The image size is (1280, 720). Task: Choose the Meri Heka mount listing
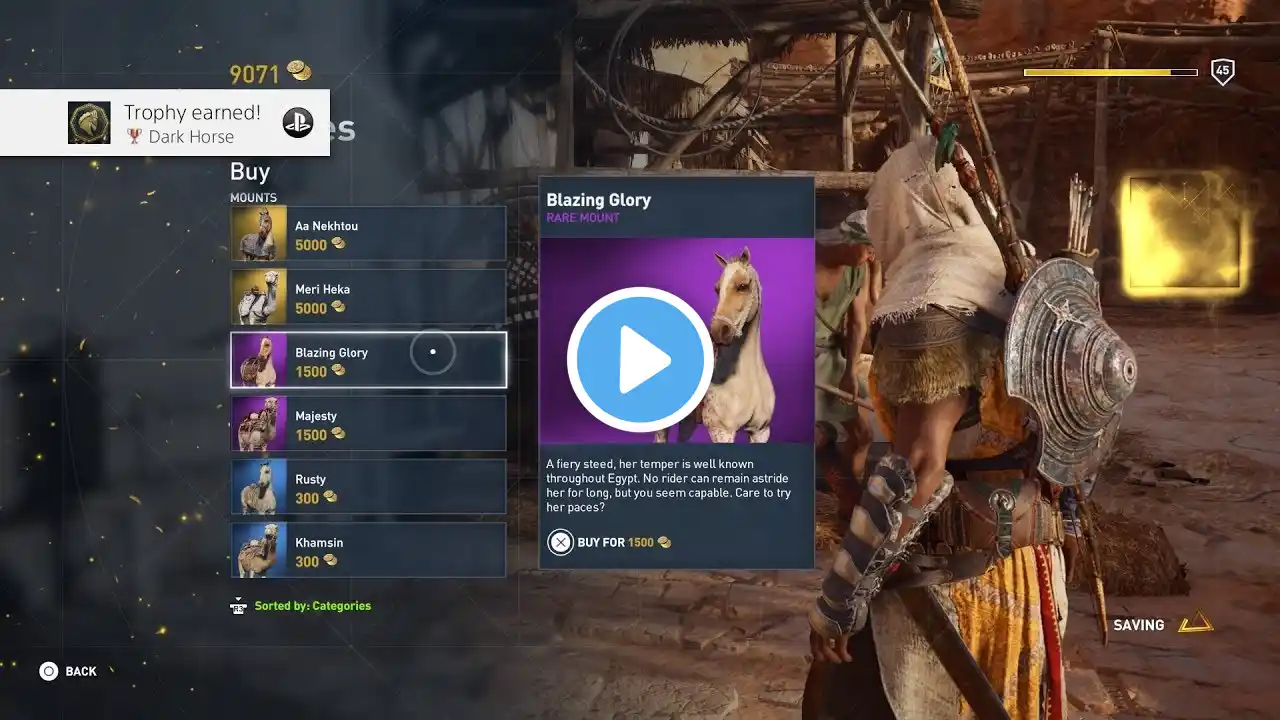(x=368, y=297)
